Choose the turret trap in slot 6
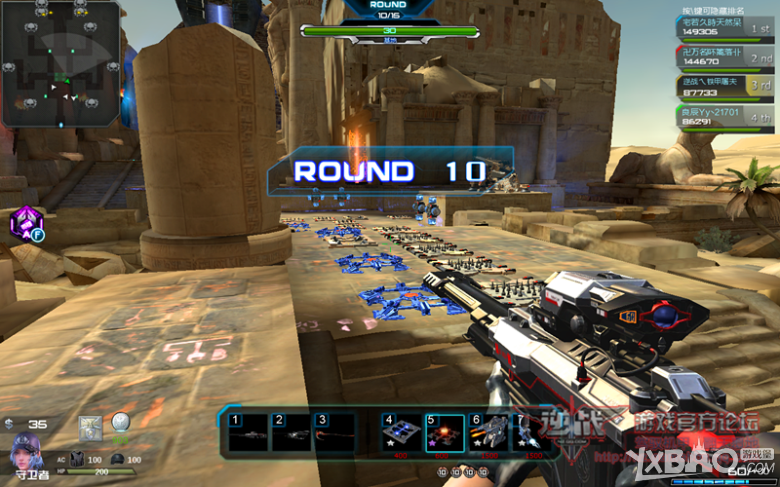Image resolution: width=780 pixels, height=487 pixels. coord(488,433)
